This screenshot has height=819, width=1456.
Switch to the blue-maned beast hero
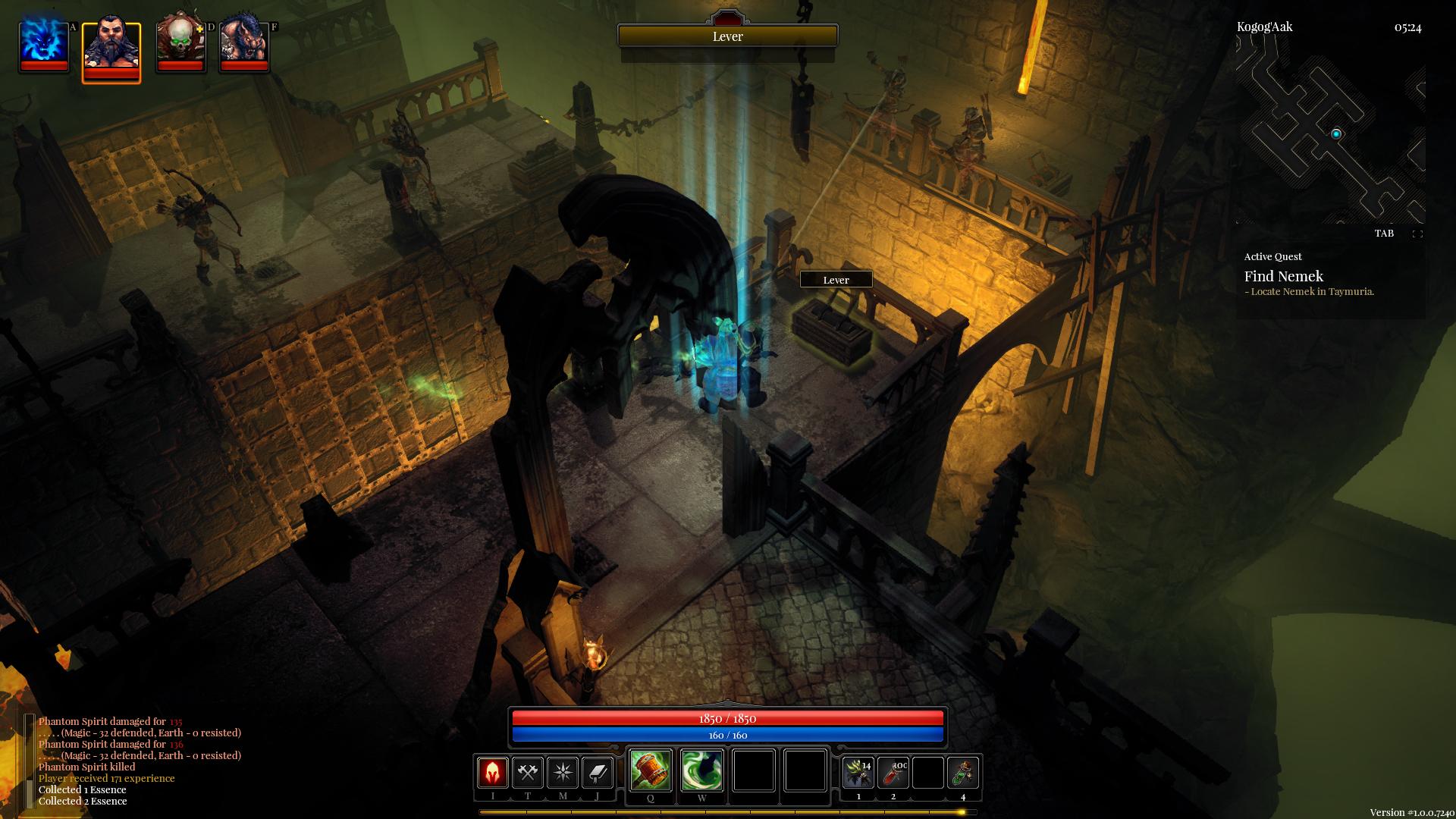coord(244,44)
